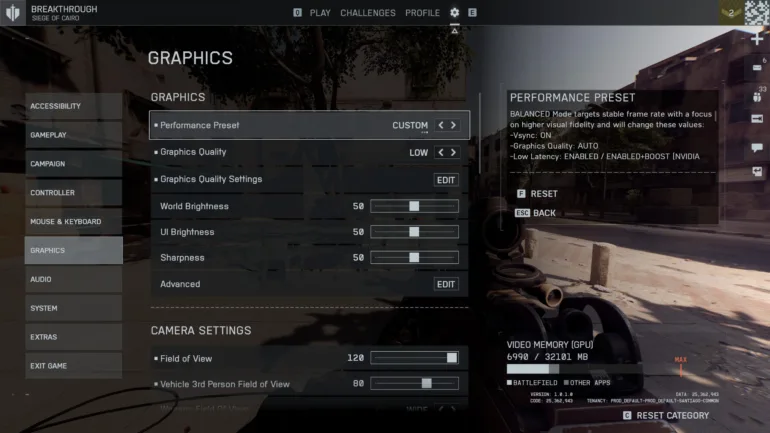The width and height of the screenshot is (770, 433).
Task: Go to Mouse & Keyboard settings
Action: (74, 222)
